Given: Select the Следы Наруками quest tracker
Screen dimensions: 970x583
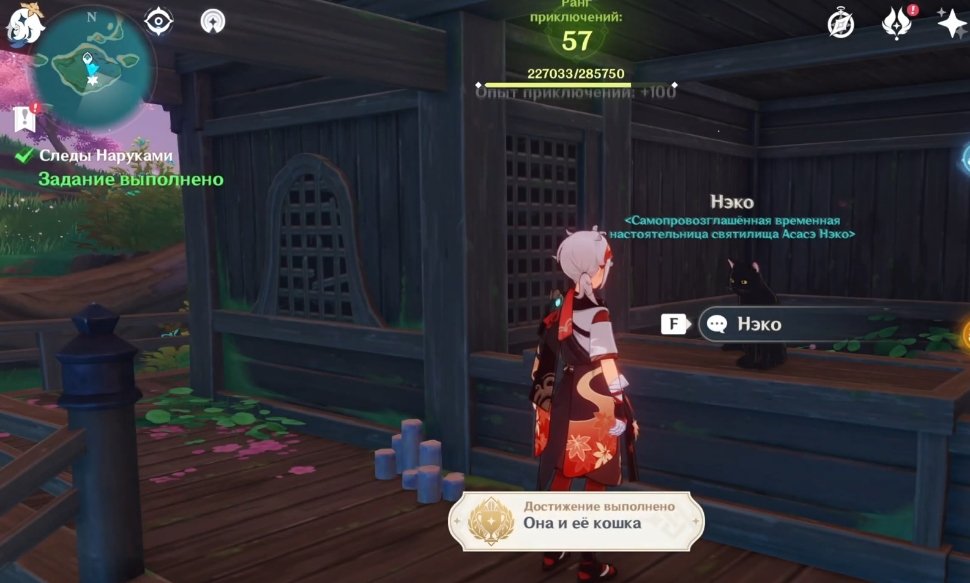Looking at the screenshot, I should point(106,156).
